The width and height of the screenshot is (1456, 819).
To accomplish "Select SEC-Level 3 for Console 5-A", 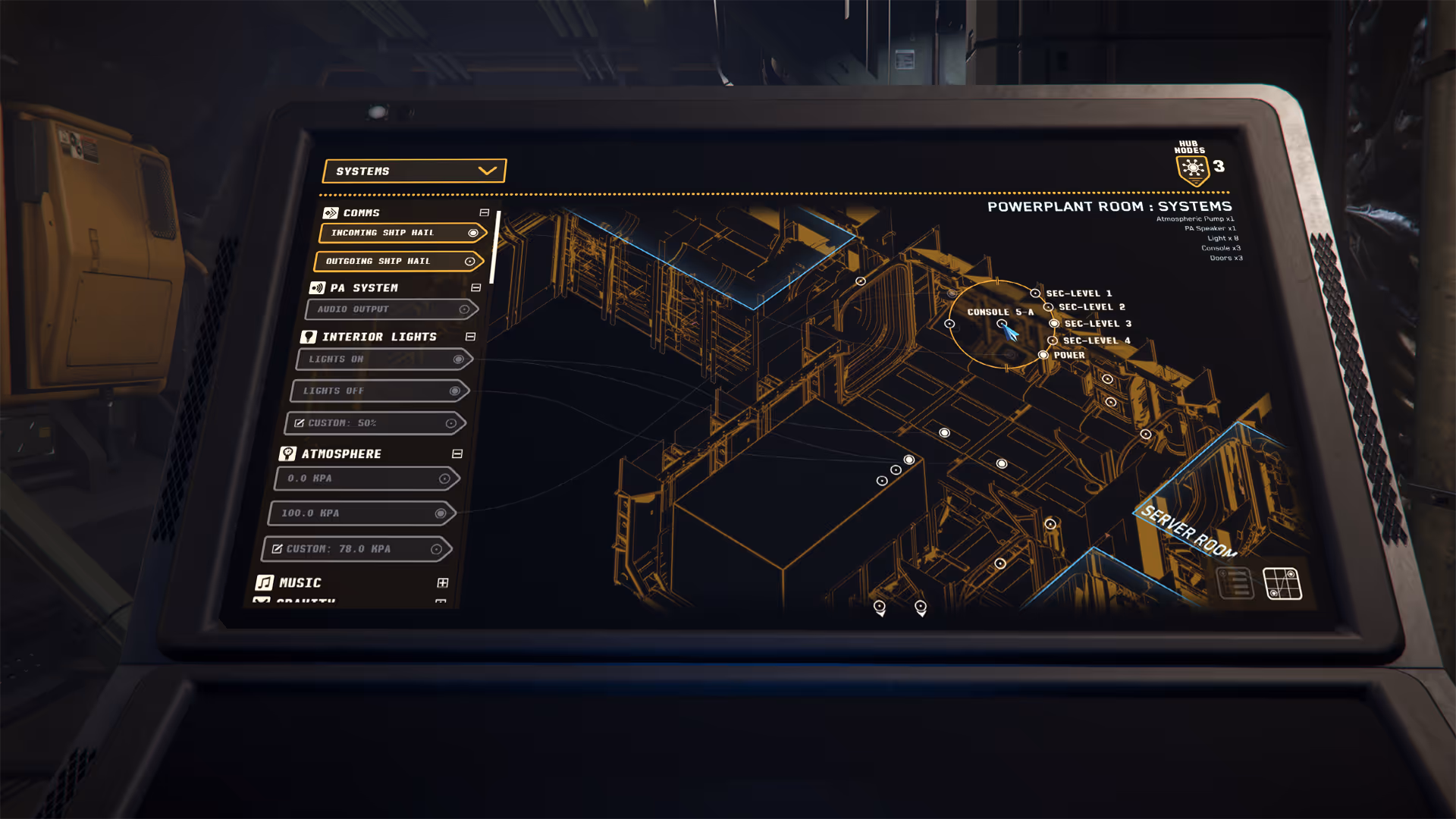I will tap(1055, 324).
